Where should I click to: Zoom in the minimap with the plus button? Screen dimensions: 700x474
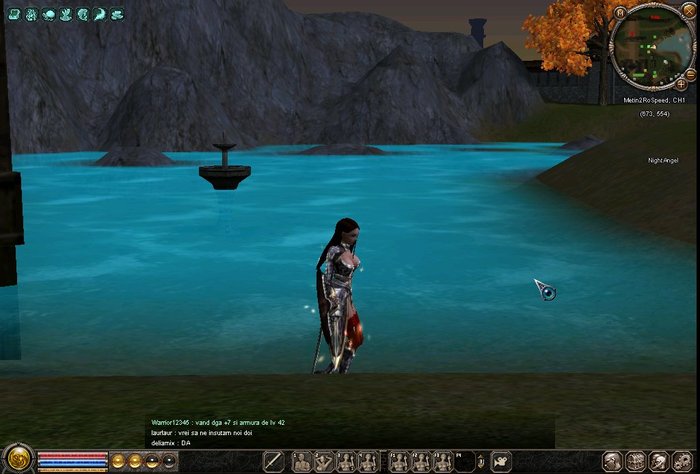point(681,86)
